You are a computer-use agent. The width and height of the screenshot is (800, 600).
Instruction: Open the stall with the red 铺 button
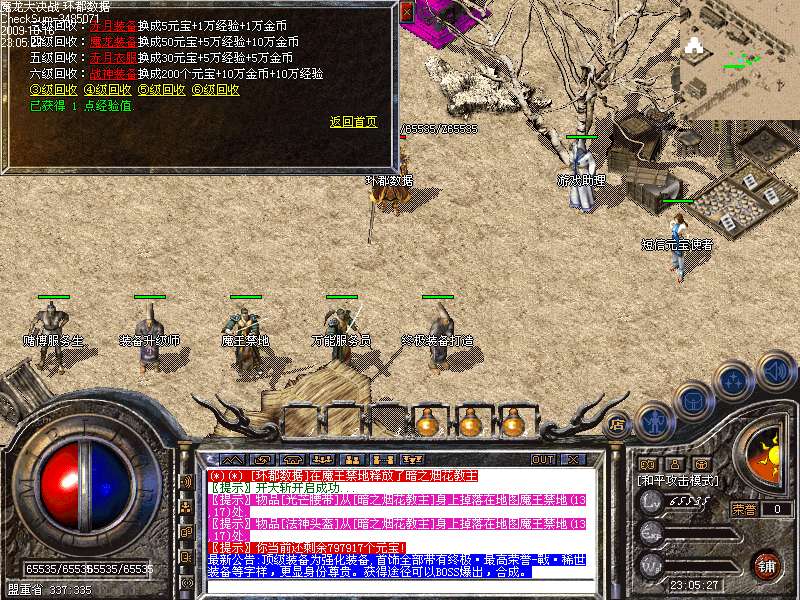pos(766,565)
